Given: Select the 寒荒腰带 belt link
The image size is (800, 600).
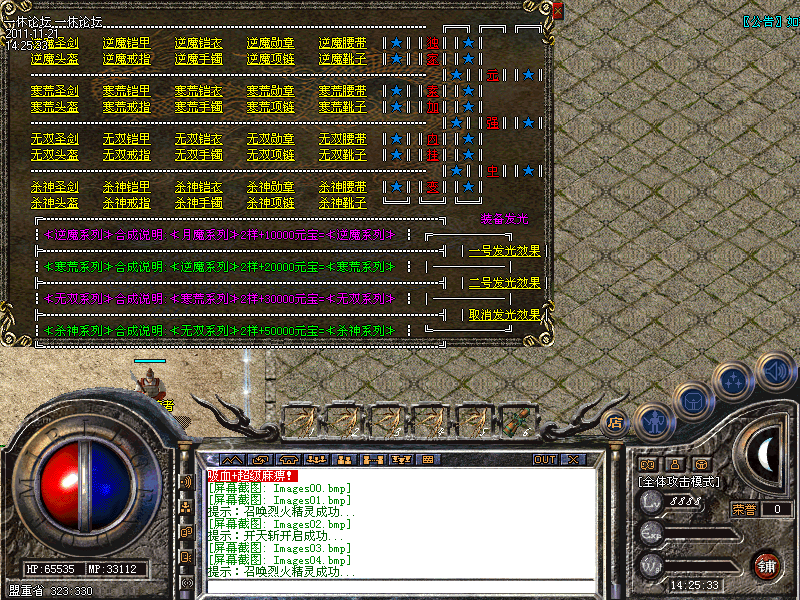Looking at the screenshot, I should 342,91.
